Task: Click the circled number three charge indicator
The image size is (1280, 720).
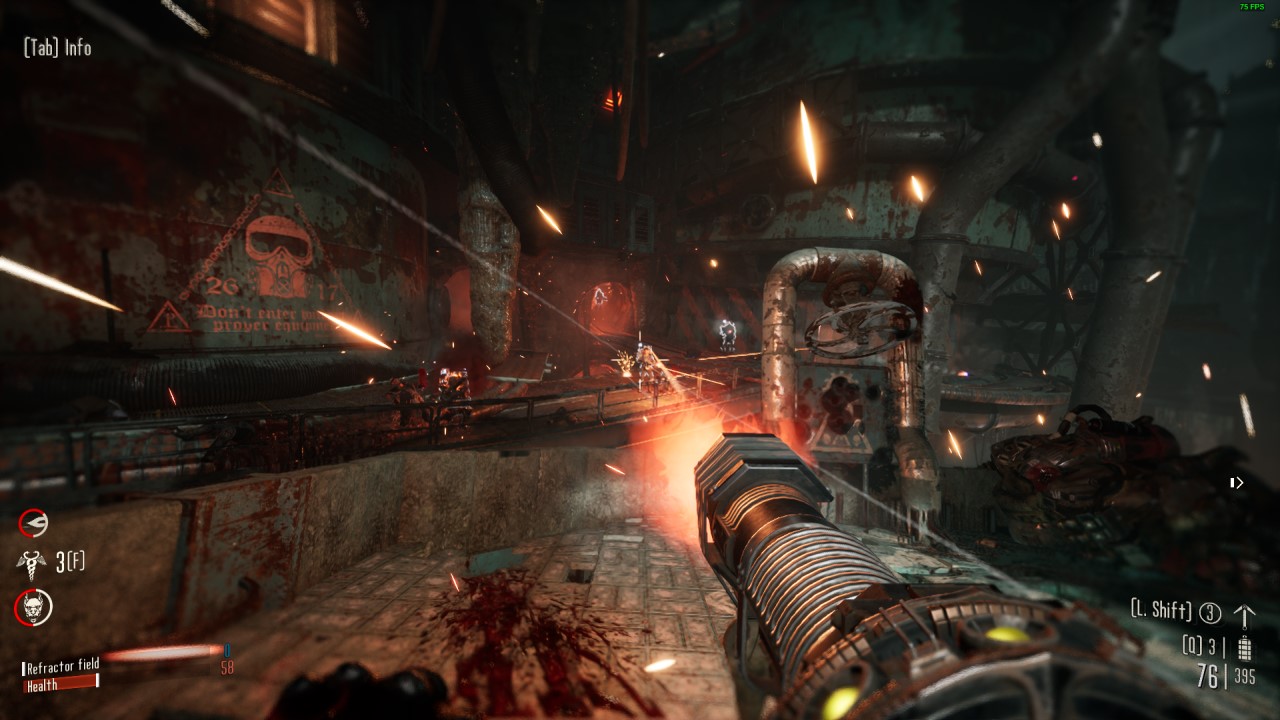Action: 1210,613
